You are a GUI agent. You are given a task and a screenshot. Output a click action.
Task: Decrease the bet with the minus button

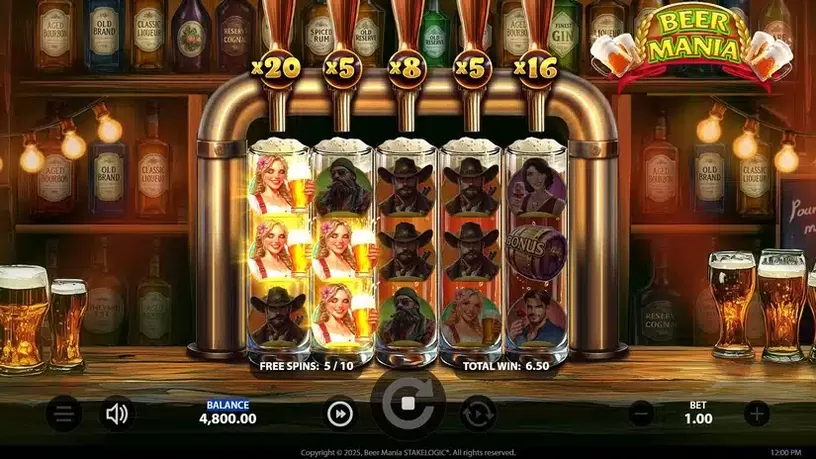coord(642,413)
